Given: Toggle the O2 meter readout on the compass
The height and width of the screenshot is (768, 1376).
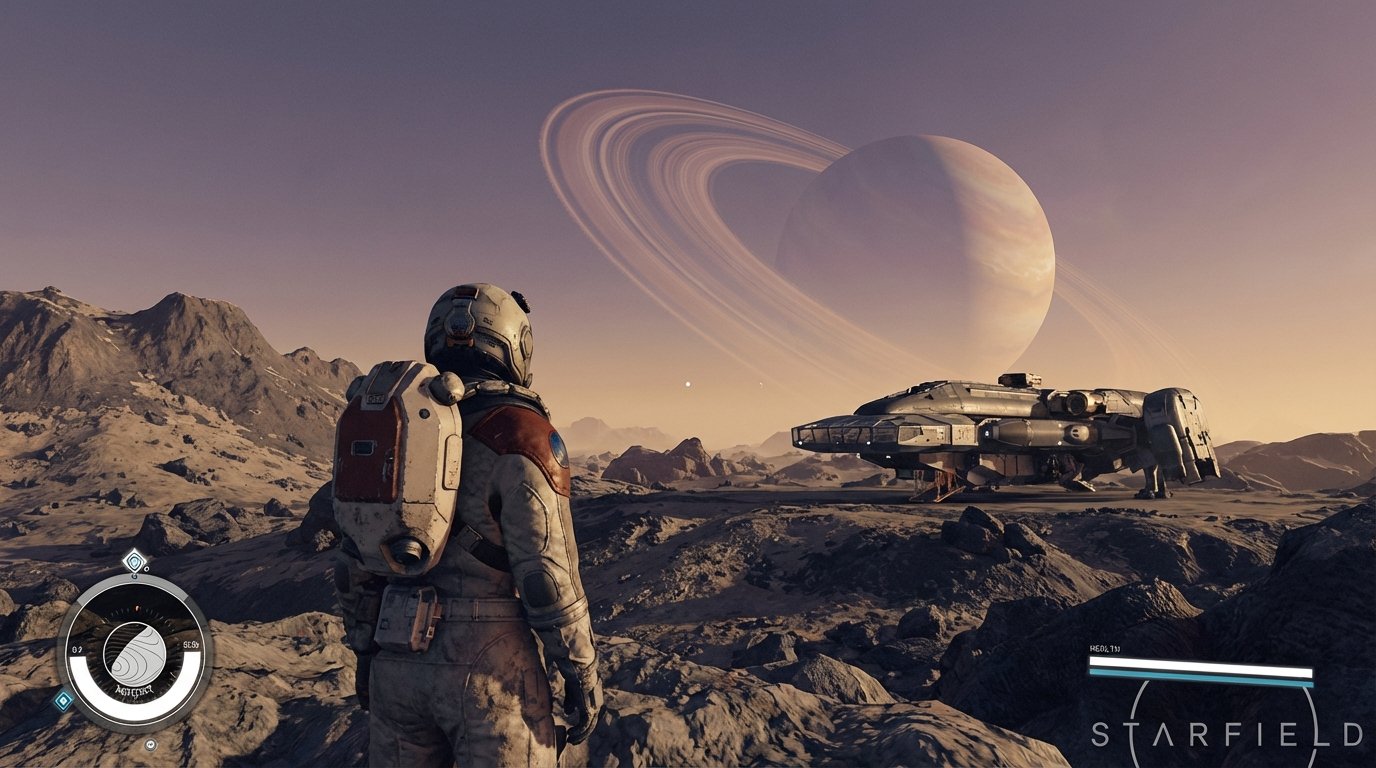Looking at the screenshot, I should click(x=78, y=648).
